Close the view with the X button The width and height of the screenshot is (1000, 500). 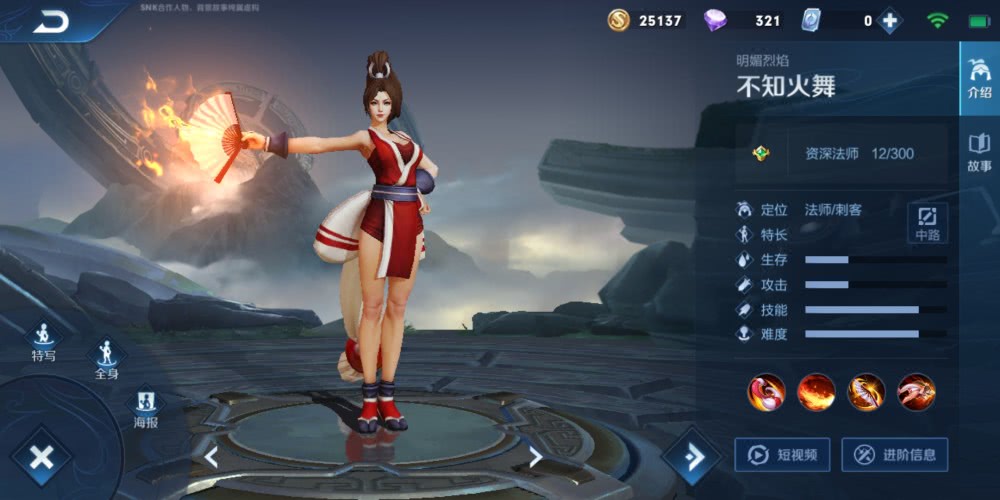(41, 458)
